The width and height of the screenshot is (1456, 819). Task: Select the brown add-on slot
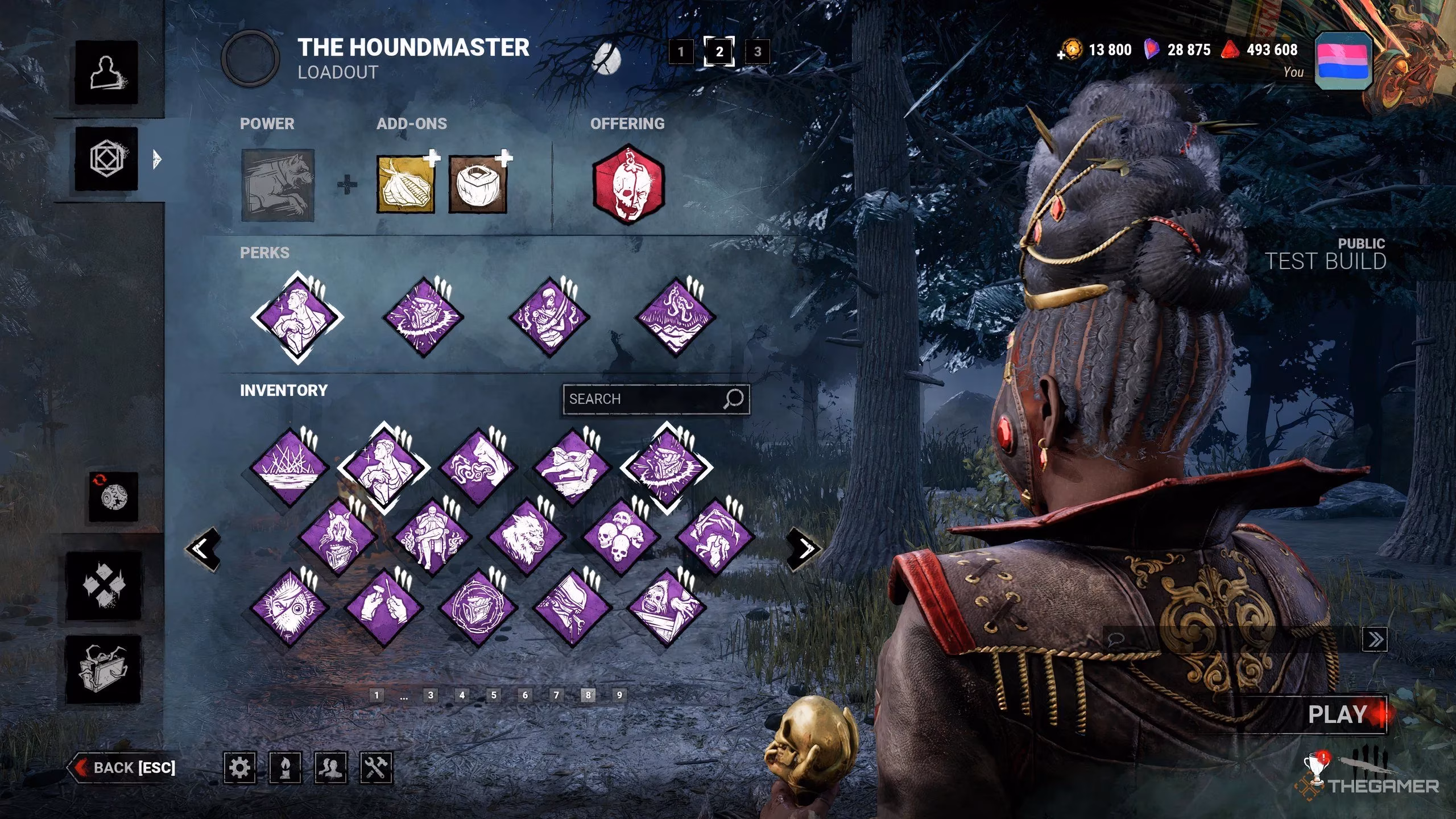[x=478, y=185]
